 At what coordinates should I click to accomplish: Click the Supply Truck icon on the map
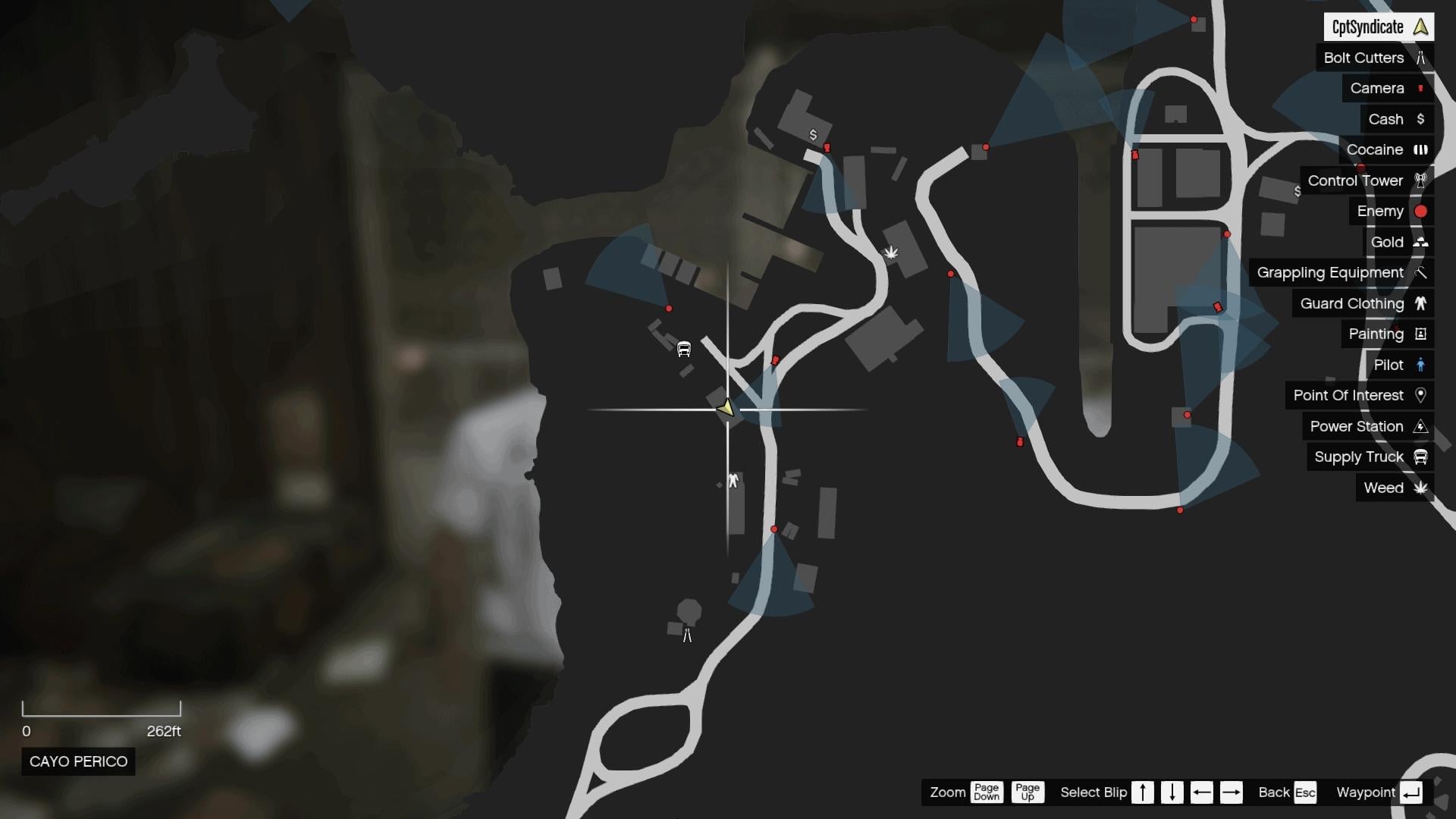point(682,349)
